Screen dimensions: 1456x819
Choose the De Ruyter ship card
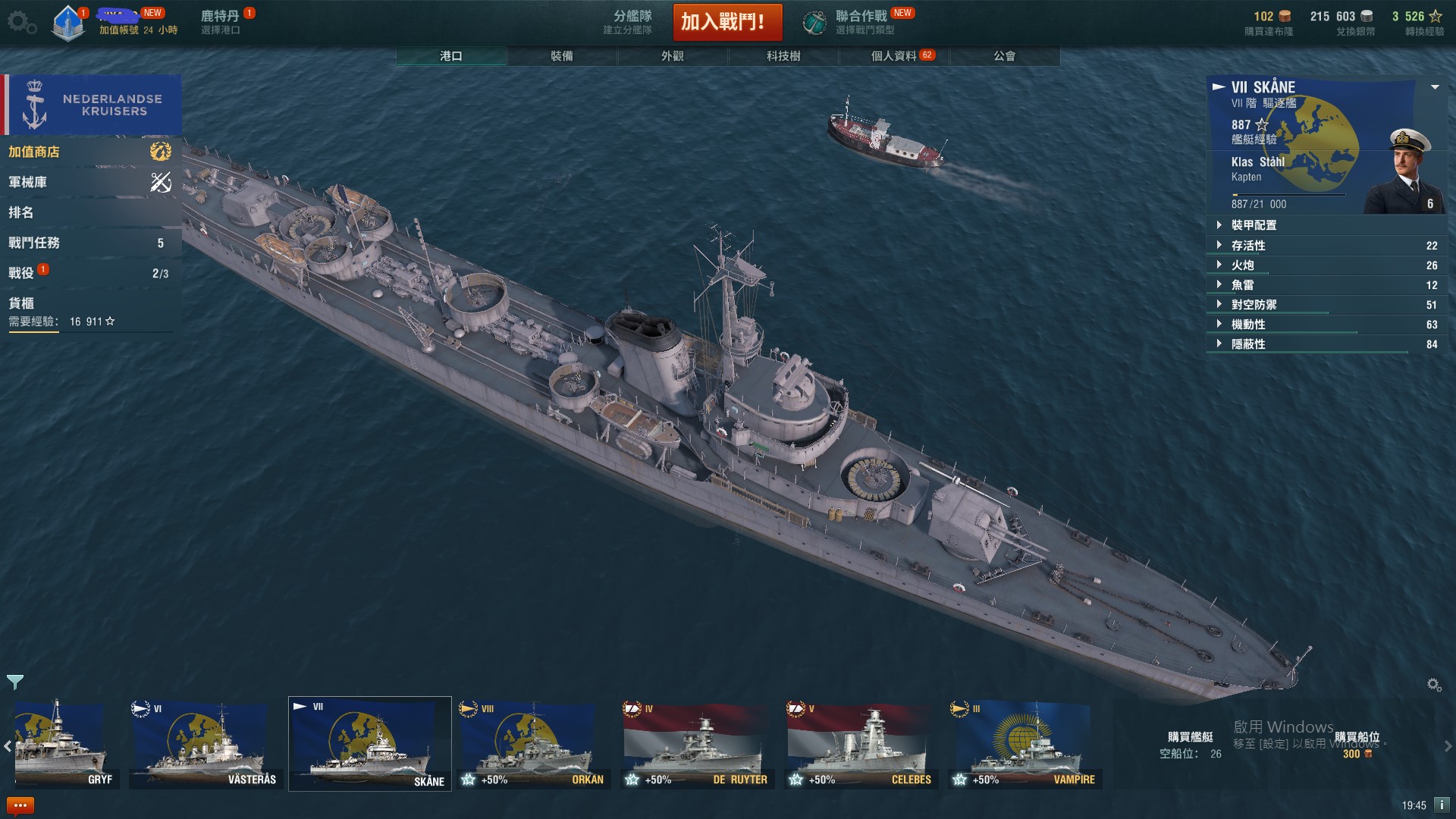click(x=698, y=745)
